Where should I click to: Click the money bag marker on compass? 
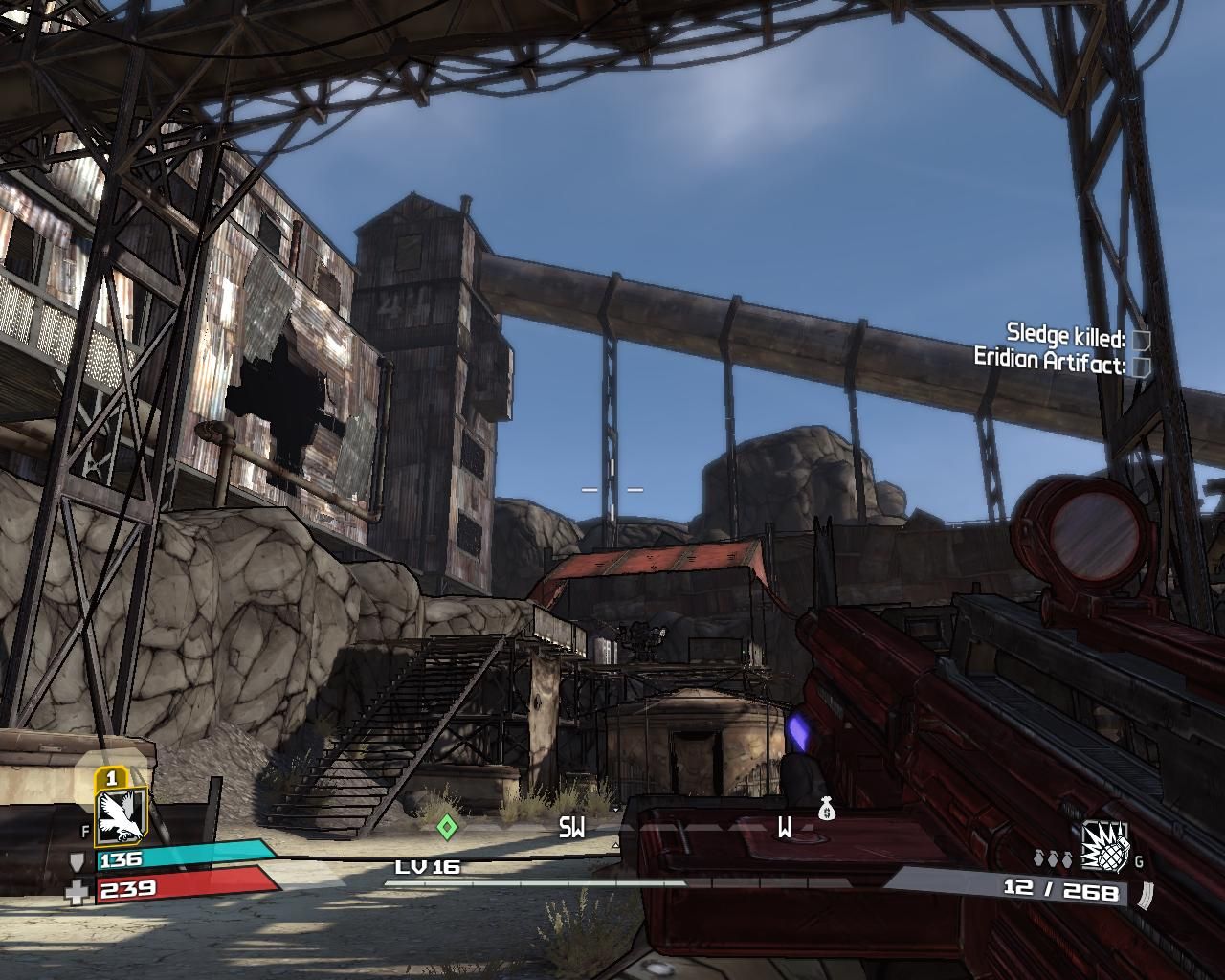click(x=827, y=811)
